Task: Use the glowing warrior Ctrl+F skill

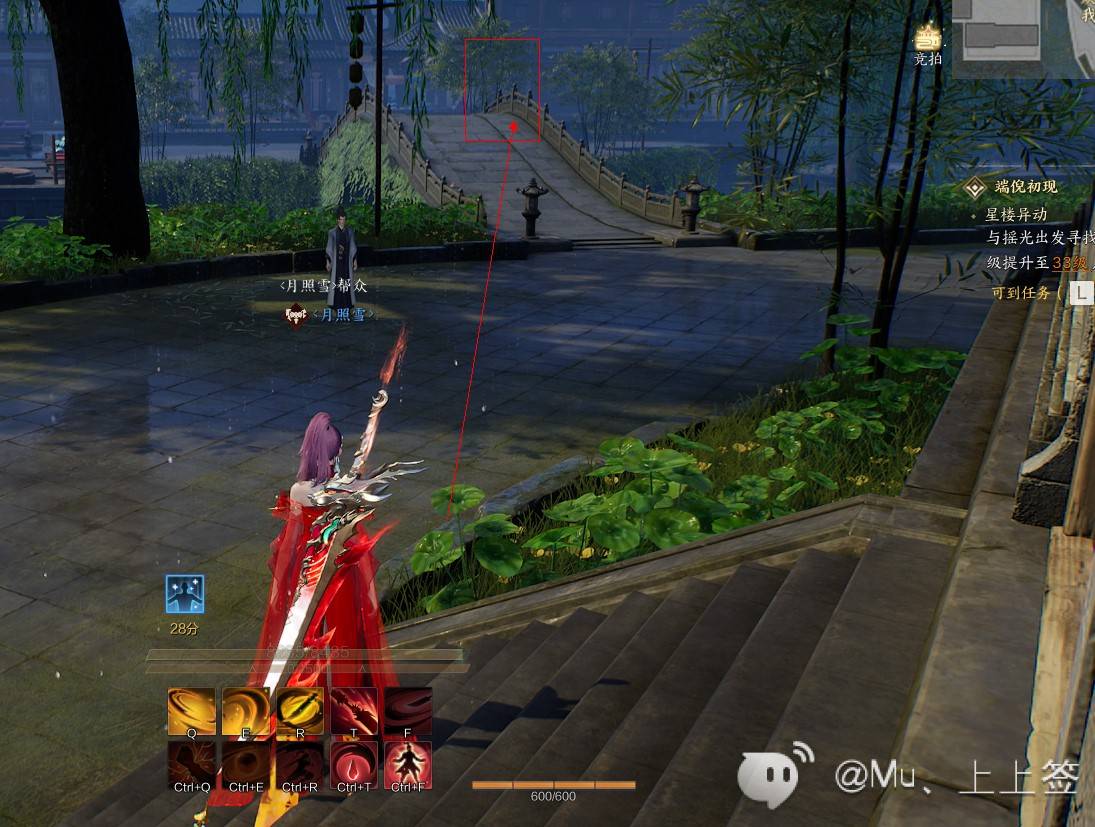Action: (408, 764)
